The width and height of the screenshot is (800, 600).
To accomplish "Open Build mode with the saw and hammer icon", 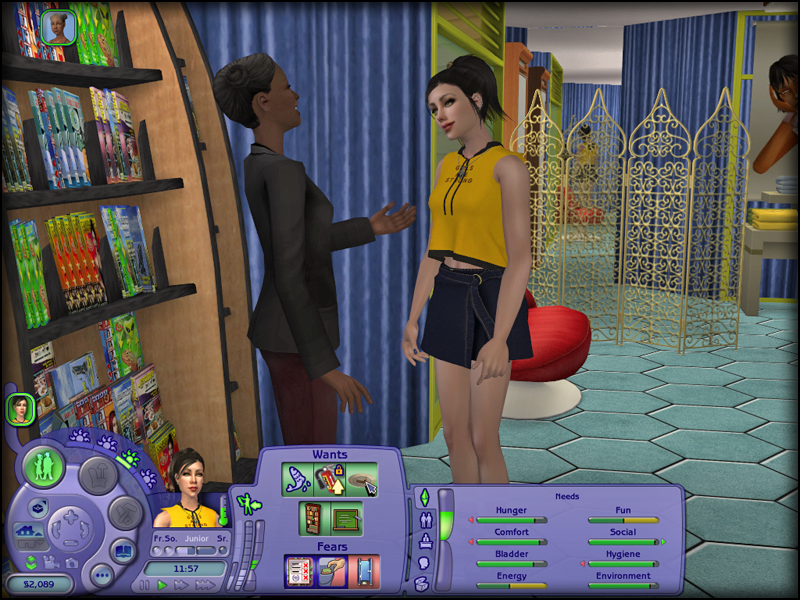I will pos(126,514).
